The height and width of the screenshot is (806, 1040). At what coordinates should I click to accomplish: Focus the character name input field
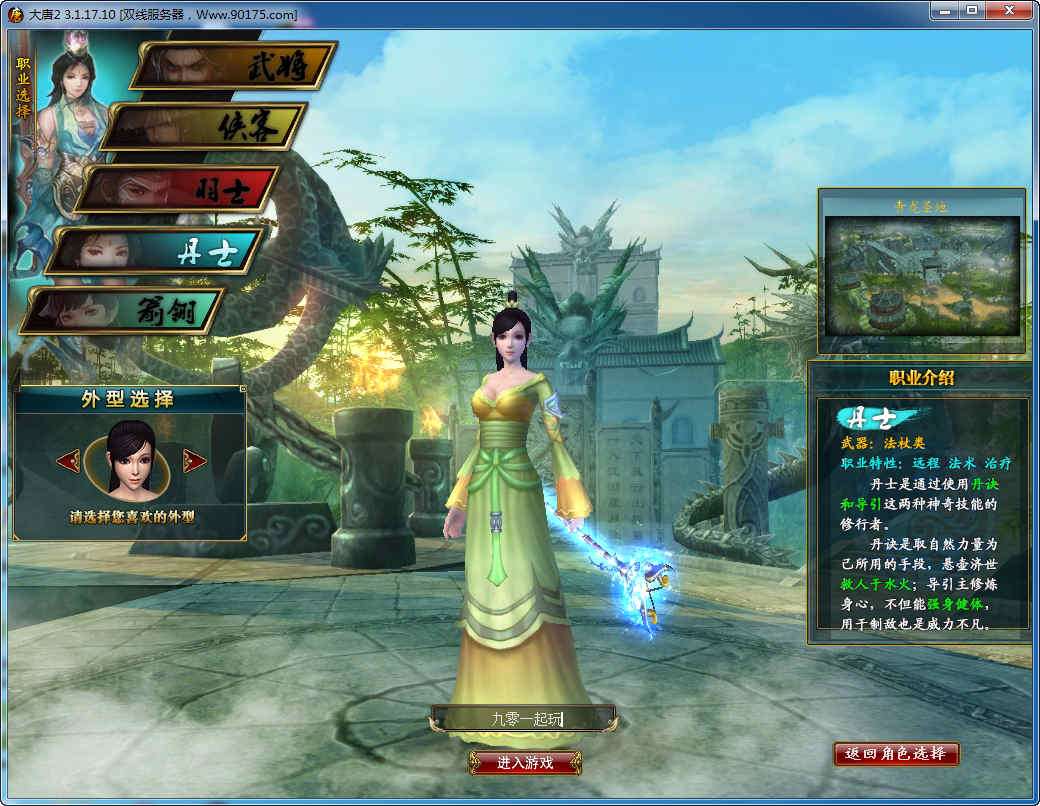click(523, 718)
